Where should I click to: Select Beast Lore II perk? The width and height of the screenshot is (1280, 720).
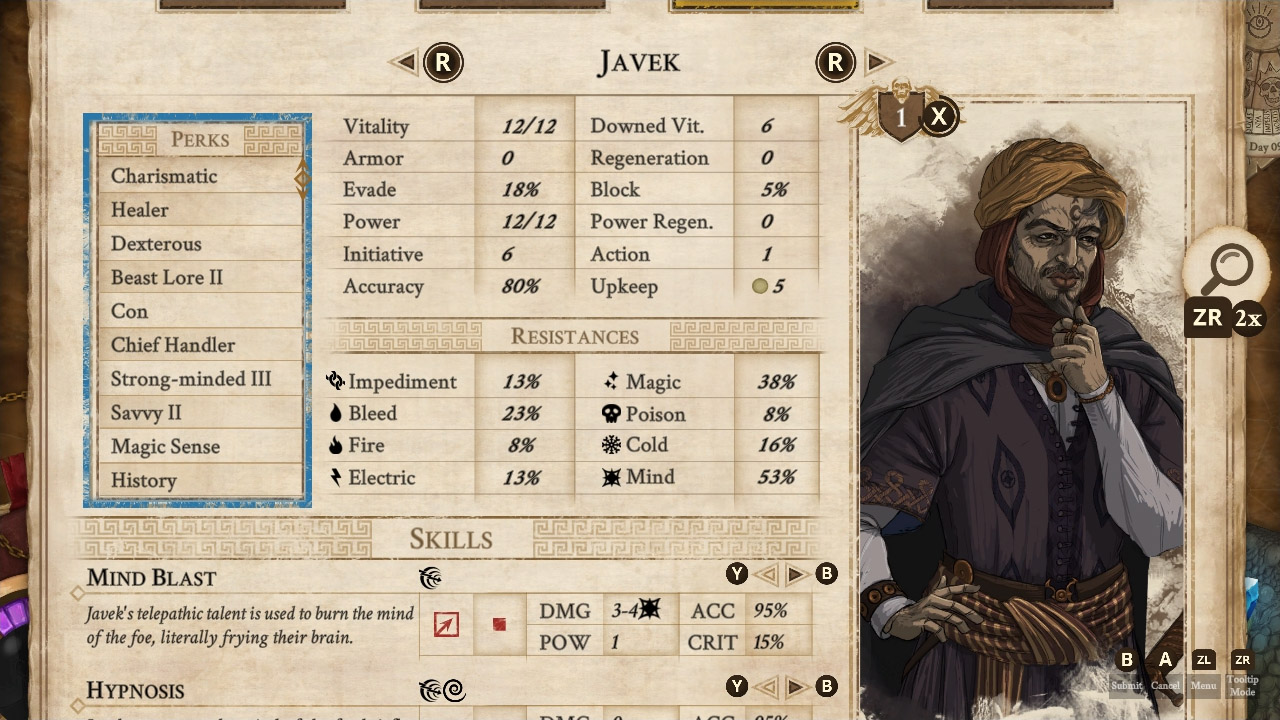pyautogui.click(x=167, y=277)
